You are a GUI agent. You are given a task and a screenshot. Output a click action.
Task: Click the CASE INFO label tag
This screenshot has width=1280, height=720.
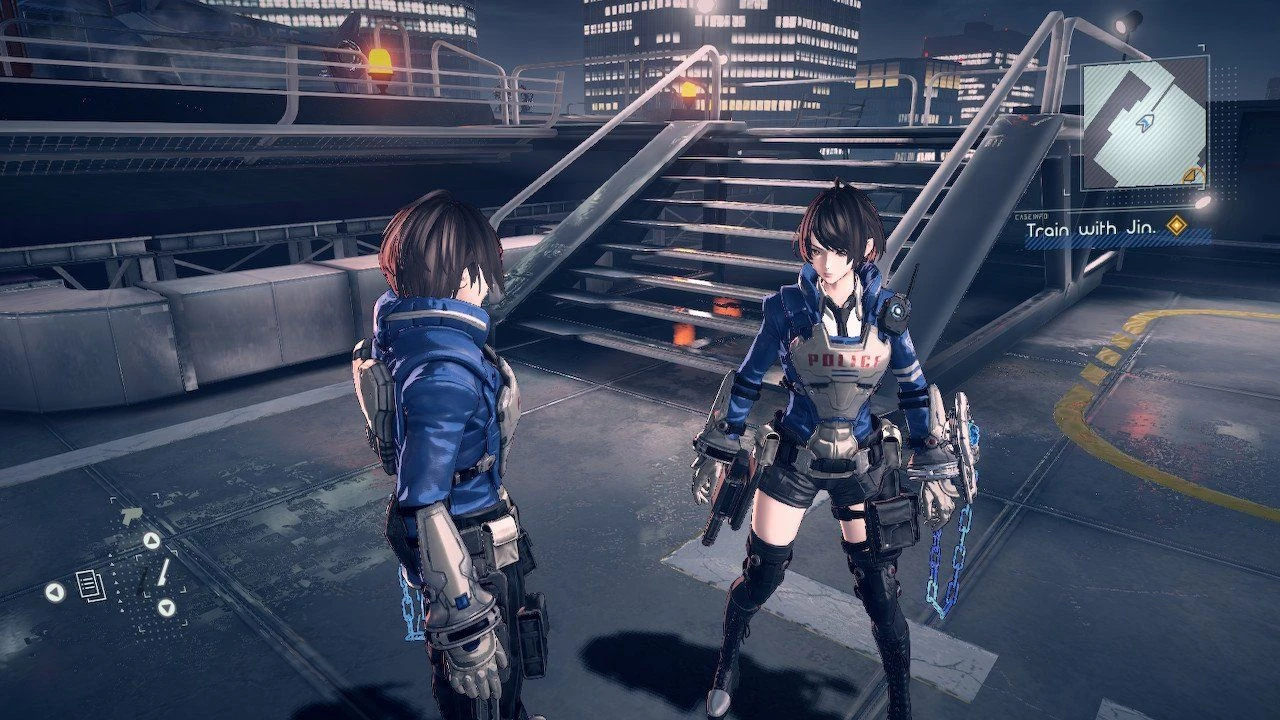[x=1030, y=217]
